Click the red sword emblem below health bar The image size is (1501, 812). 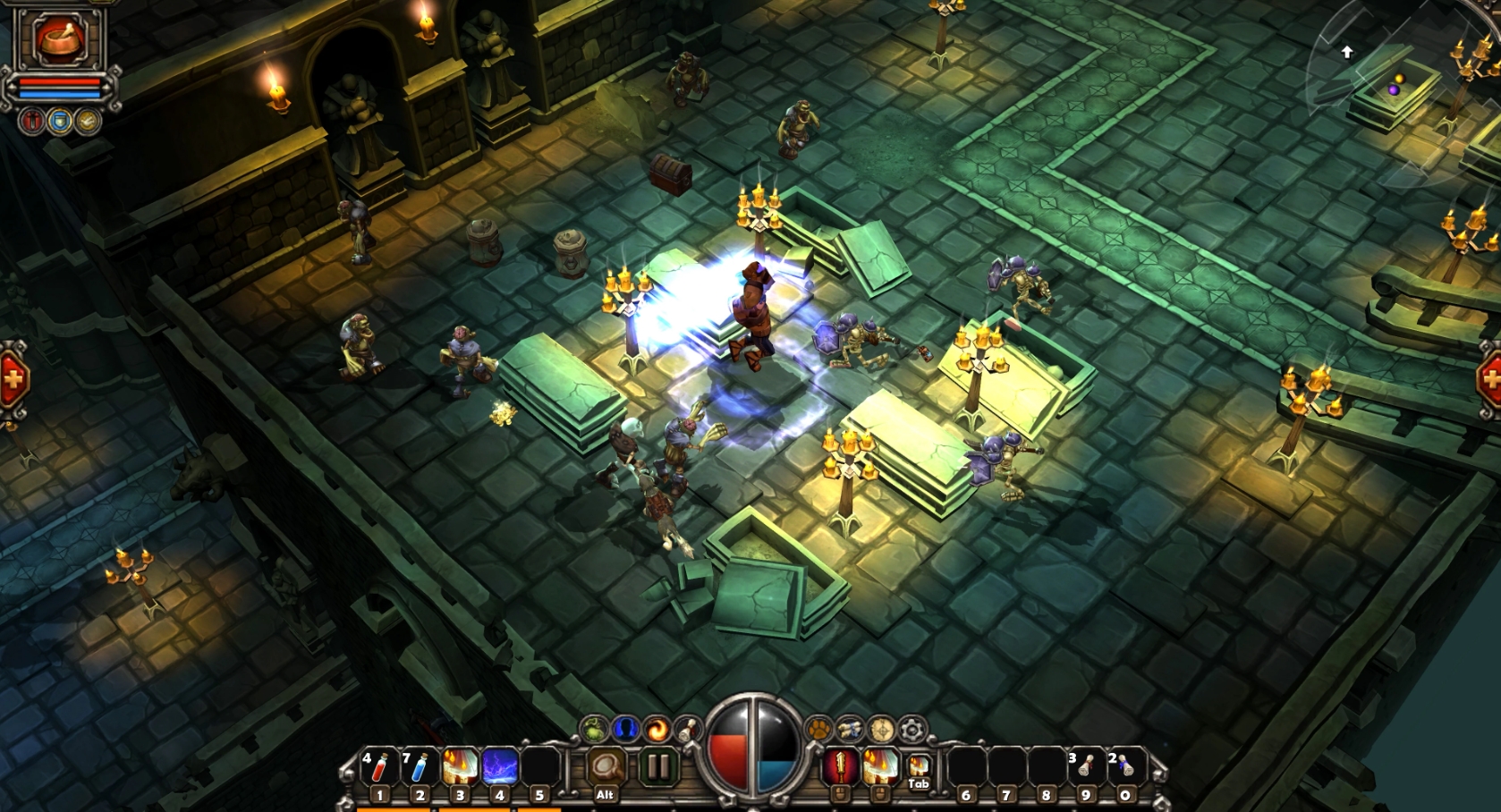point(31,121)
